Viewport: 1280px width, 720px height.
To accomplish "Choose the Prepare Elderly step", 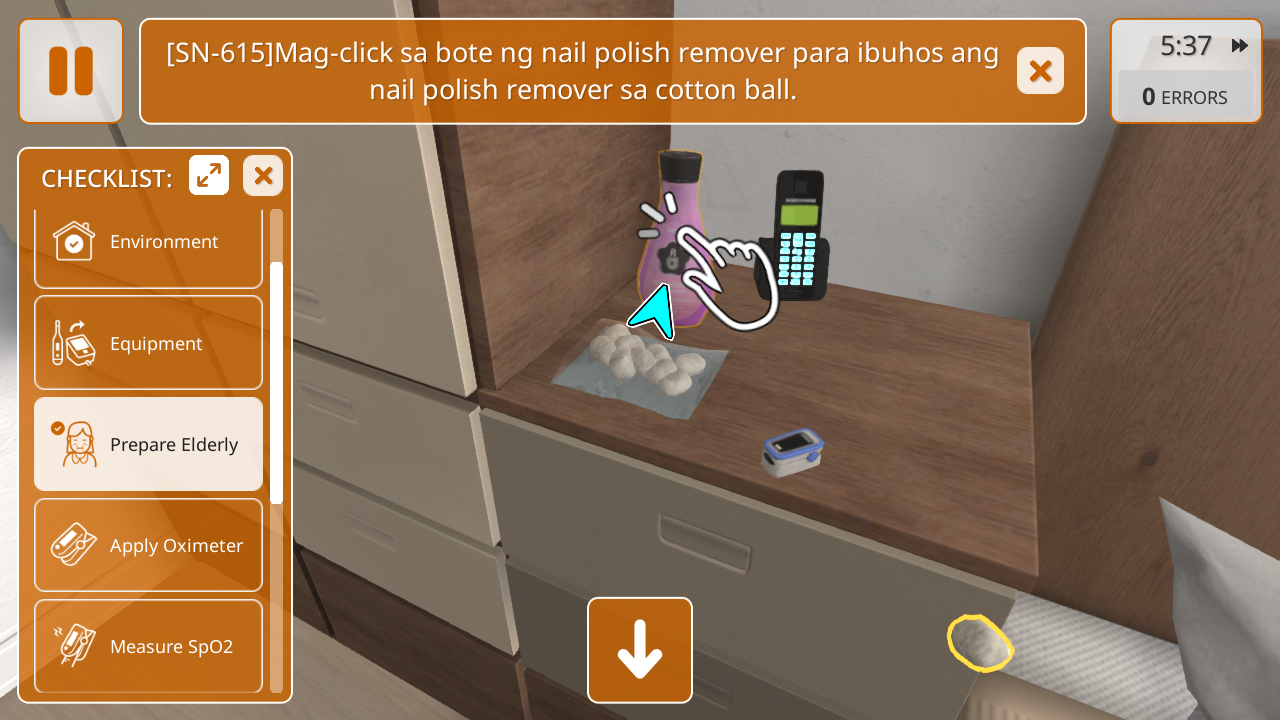I will (x=148, y=444).
